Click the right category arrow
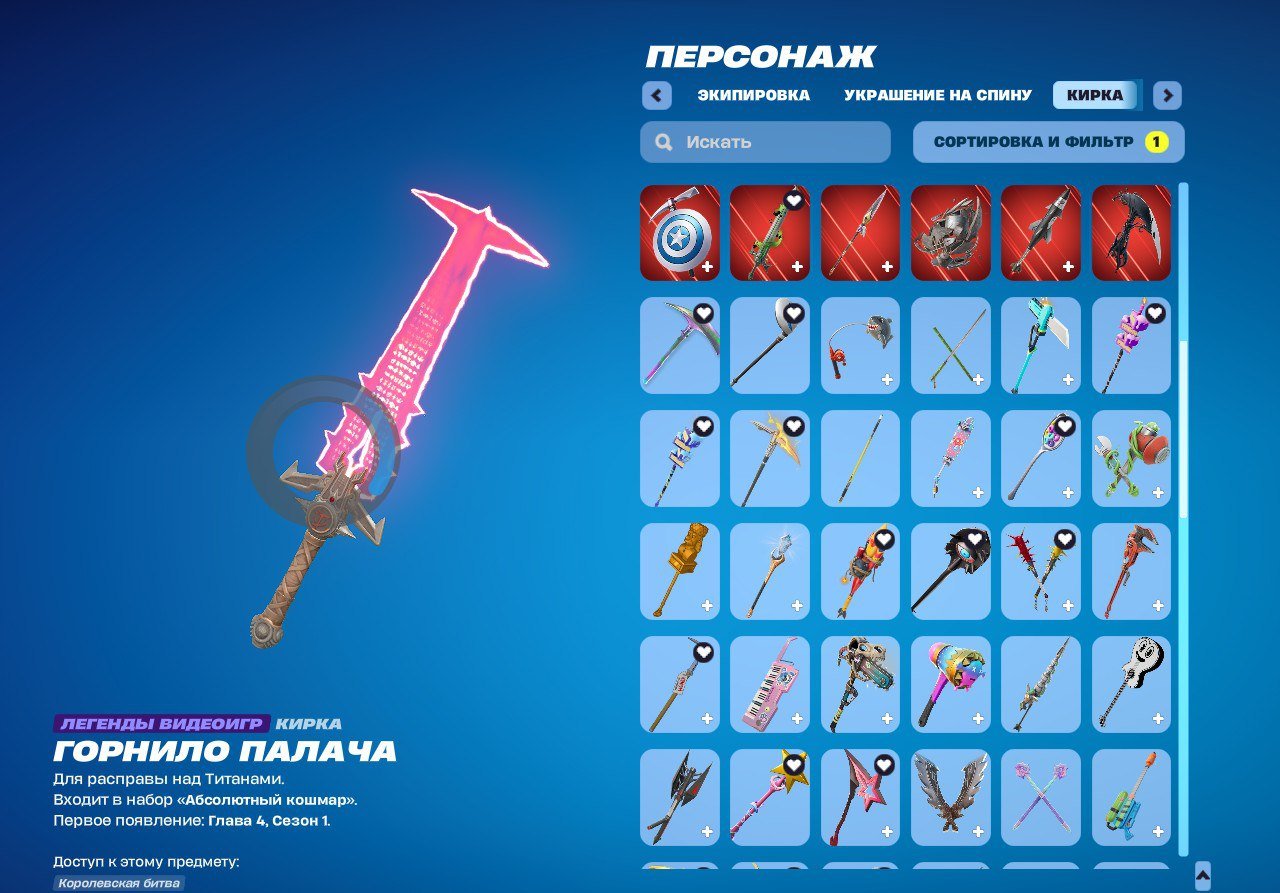 1166,95
